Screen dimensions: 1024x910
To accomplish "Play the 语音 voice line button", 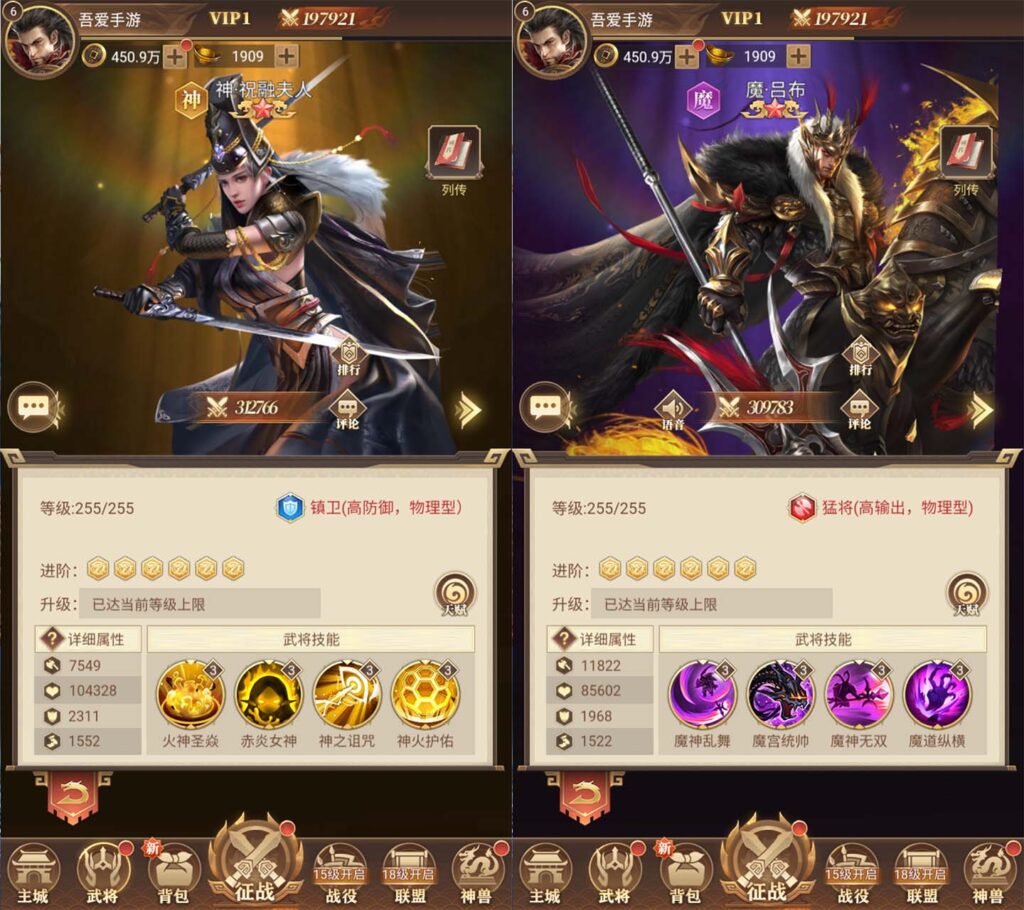I will coord(674,411).
